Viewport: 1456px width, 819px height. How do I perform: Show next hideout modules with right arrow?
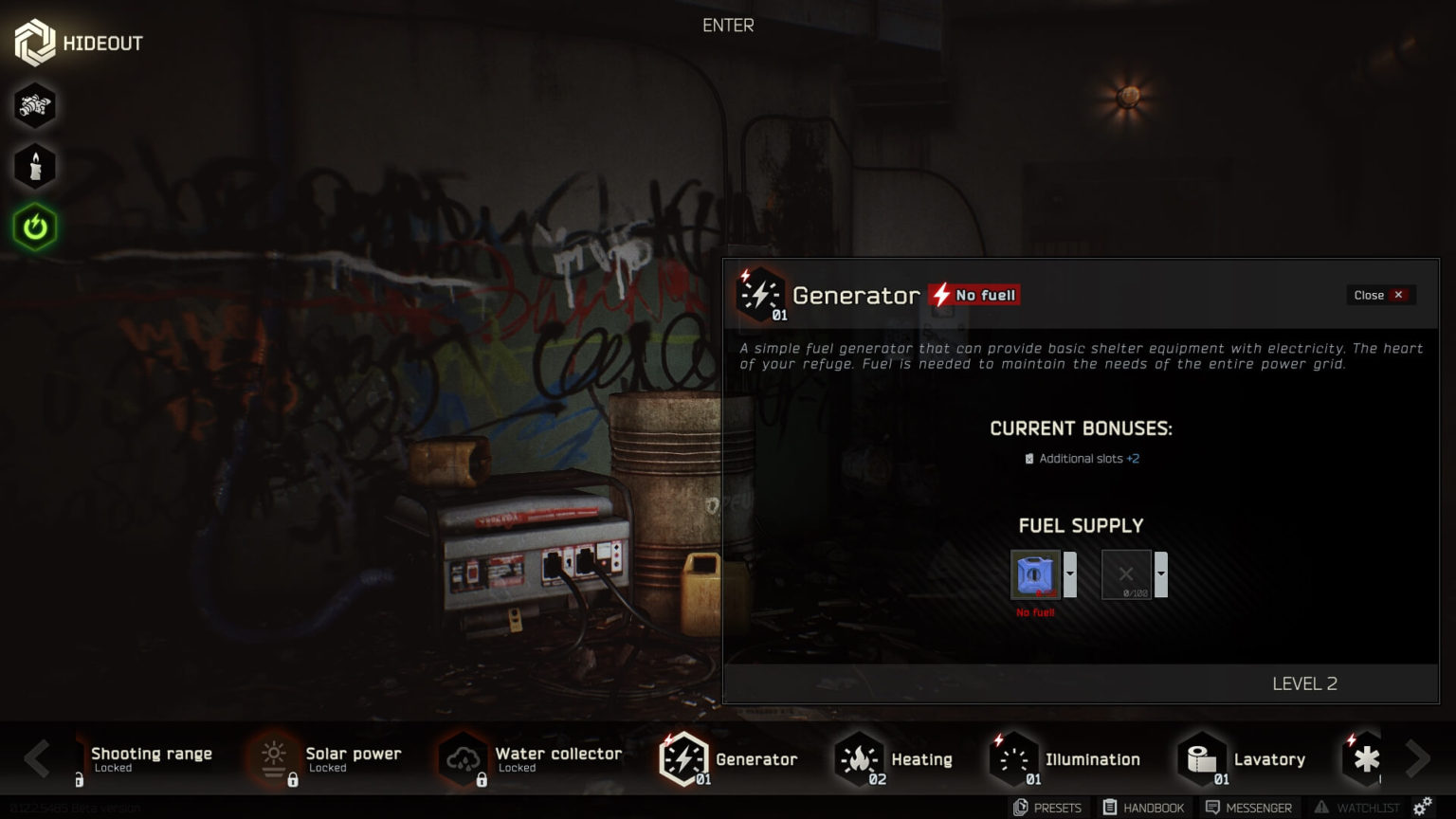tap(1417, 758)
